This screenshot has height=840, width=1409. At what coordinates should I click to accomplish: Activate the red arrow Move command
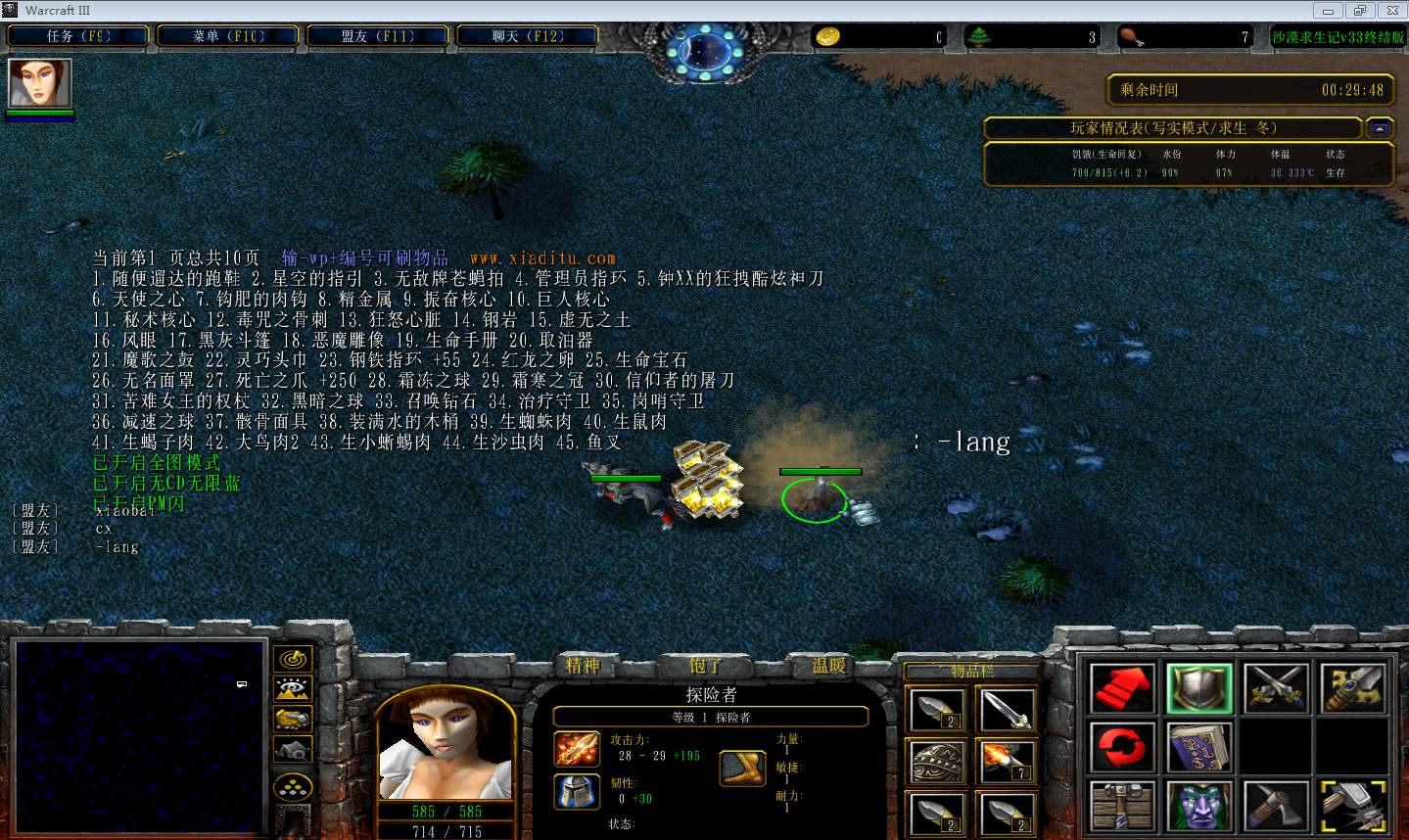(x=1122, y=687)
